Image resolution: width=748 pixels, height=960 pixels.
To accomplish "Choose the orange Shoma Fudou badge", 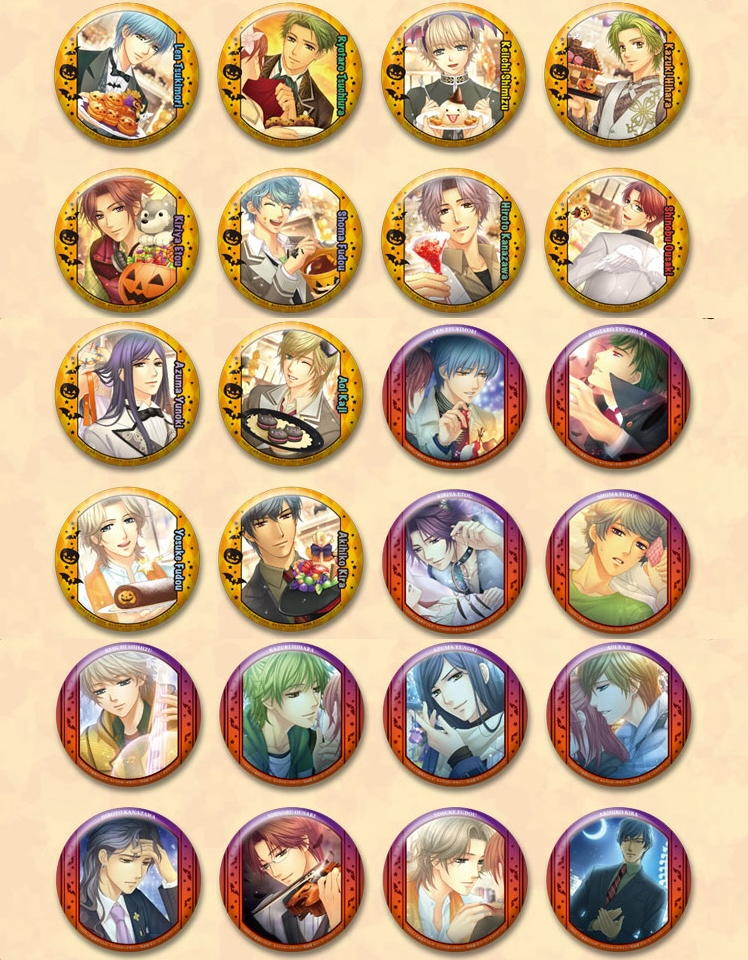I will (290, 240).
